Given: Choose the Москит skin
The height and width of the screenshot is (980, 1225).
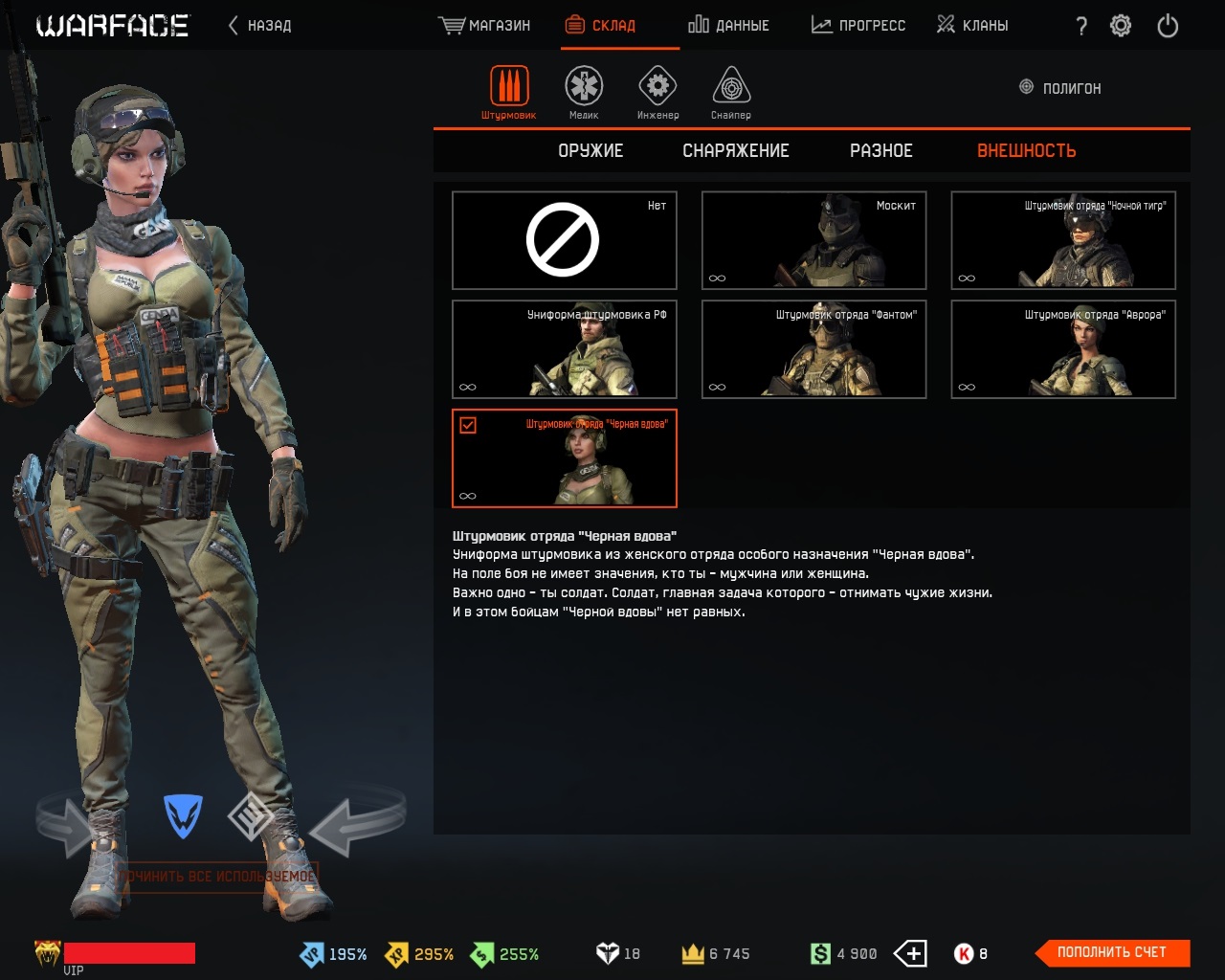Looking at the screenshot, I should tap(813, 240).
